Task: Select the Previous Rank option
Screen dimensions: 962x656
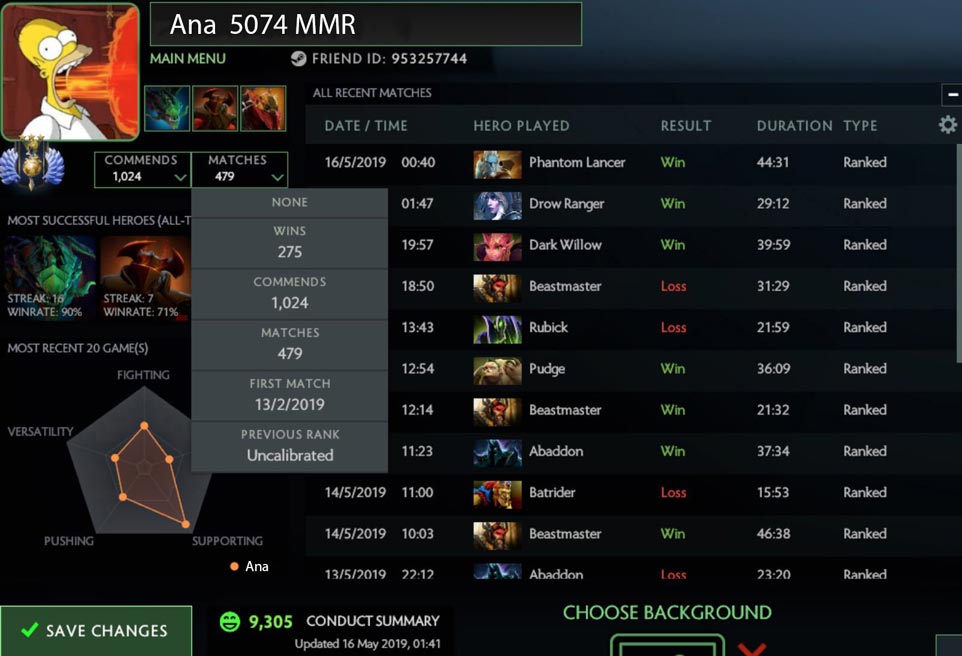Action: [289, 445]
